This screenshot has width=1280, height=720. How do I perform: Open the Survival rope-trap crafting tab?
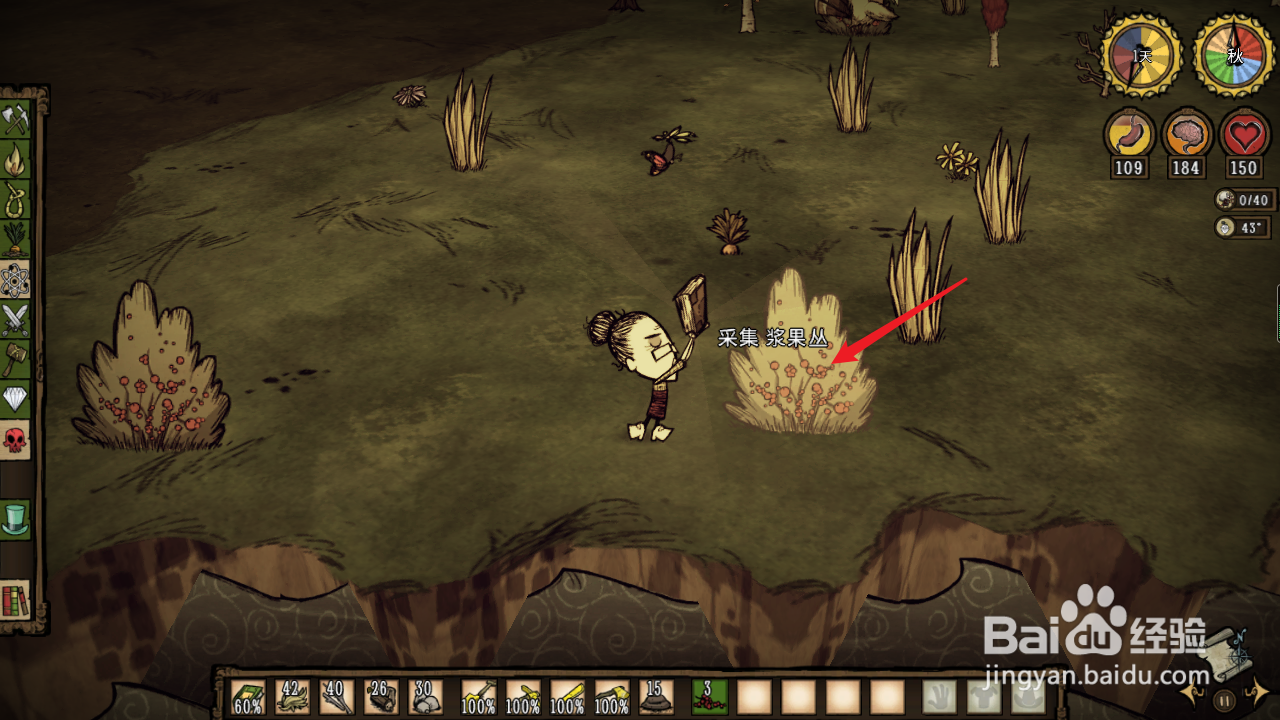pos(16,200)
